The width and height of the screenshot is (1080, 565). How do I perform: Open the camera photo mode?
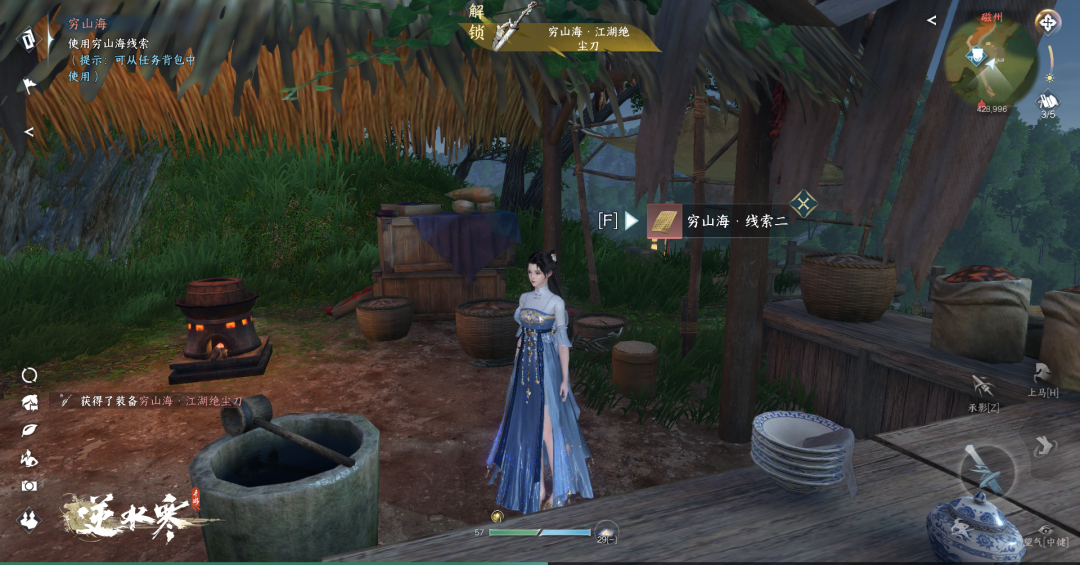pyautogui.click(x=29, y=486)
